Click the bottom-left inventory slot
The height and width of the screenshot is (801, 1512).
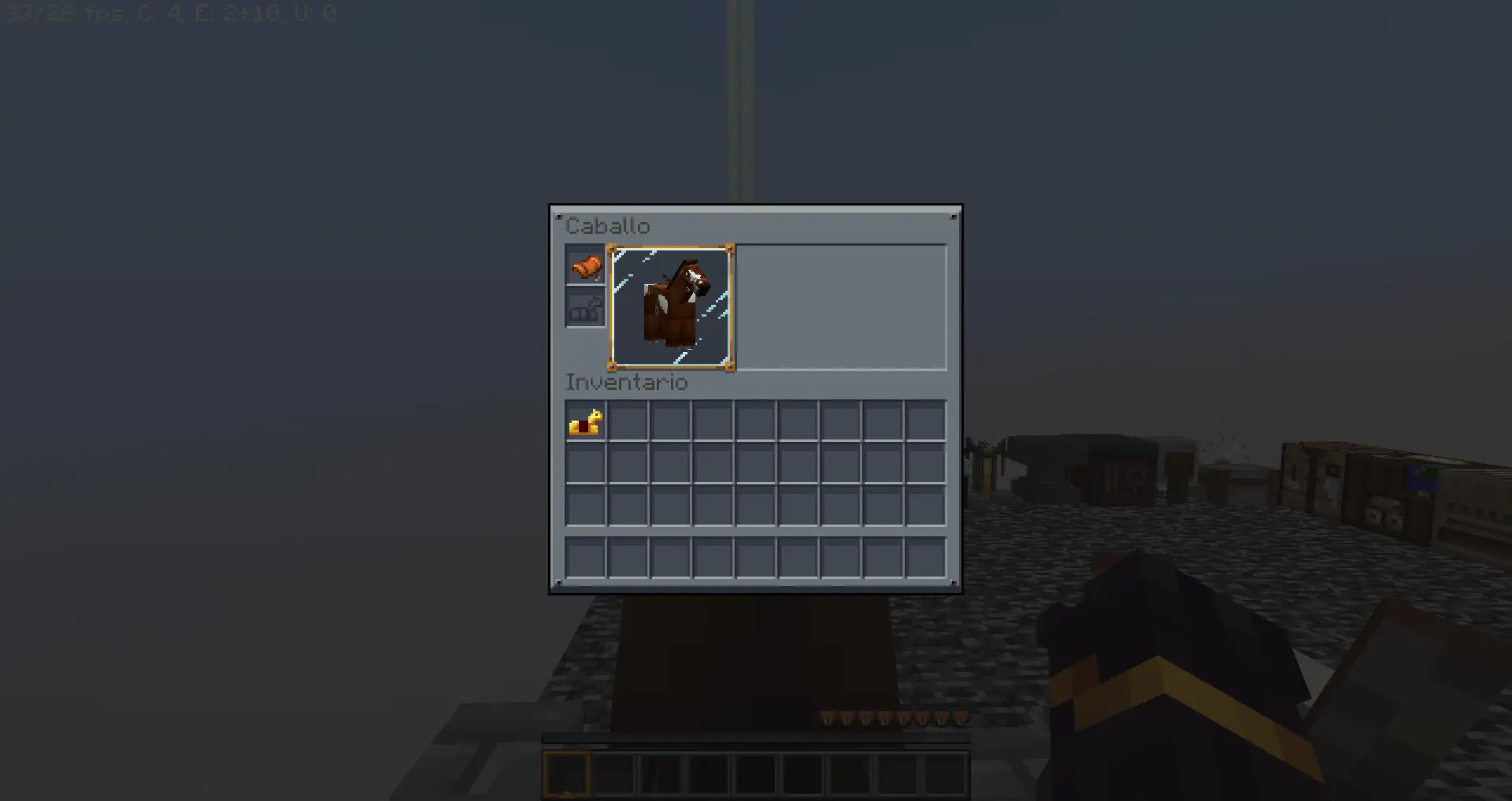[585, 558]
